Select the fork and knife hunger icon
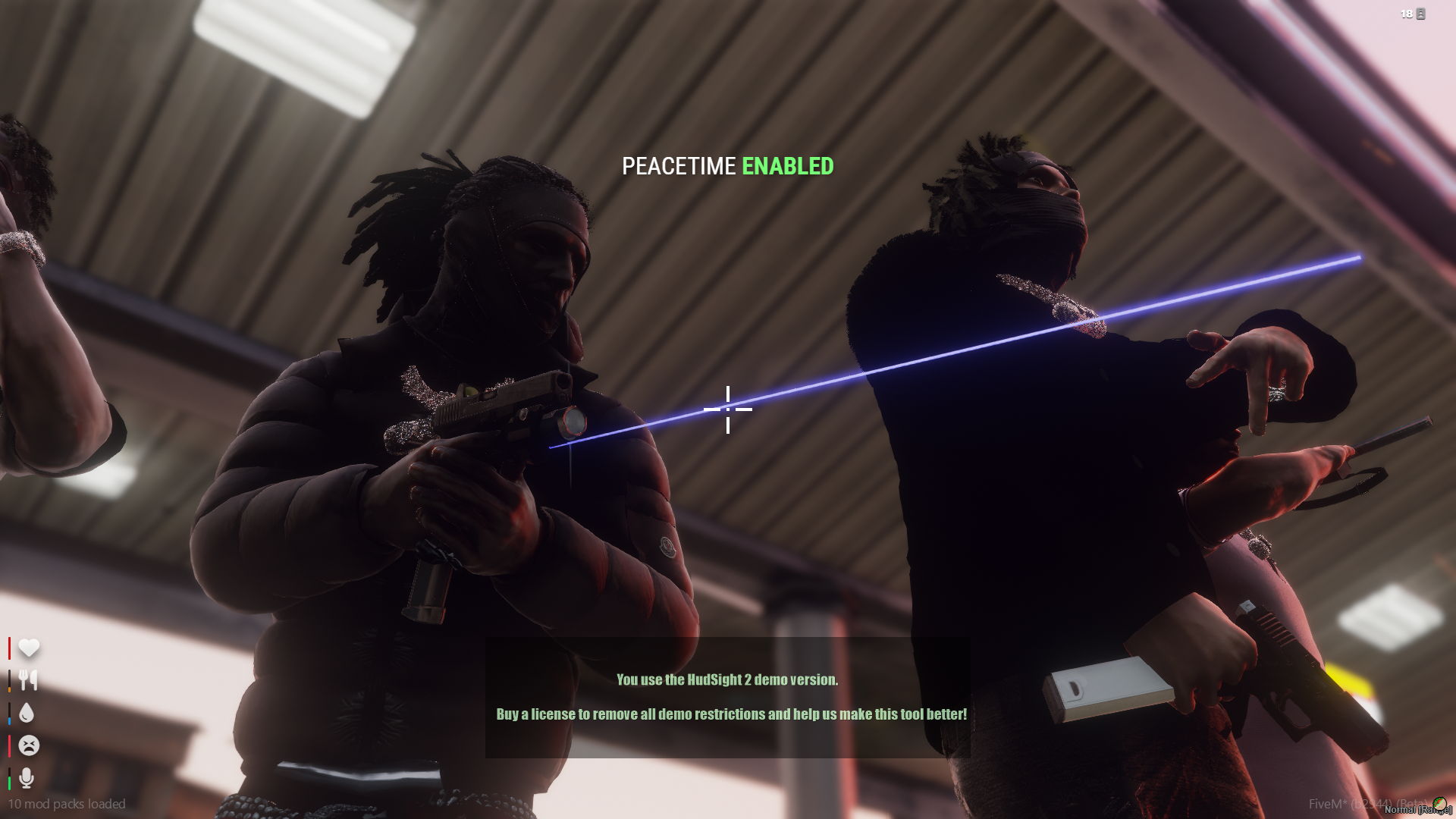The image size is (1456, 819). (28, 680)
